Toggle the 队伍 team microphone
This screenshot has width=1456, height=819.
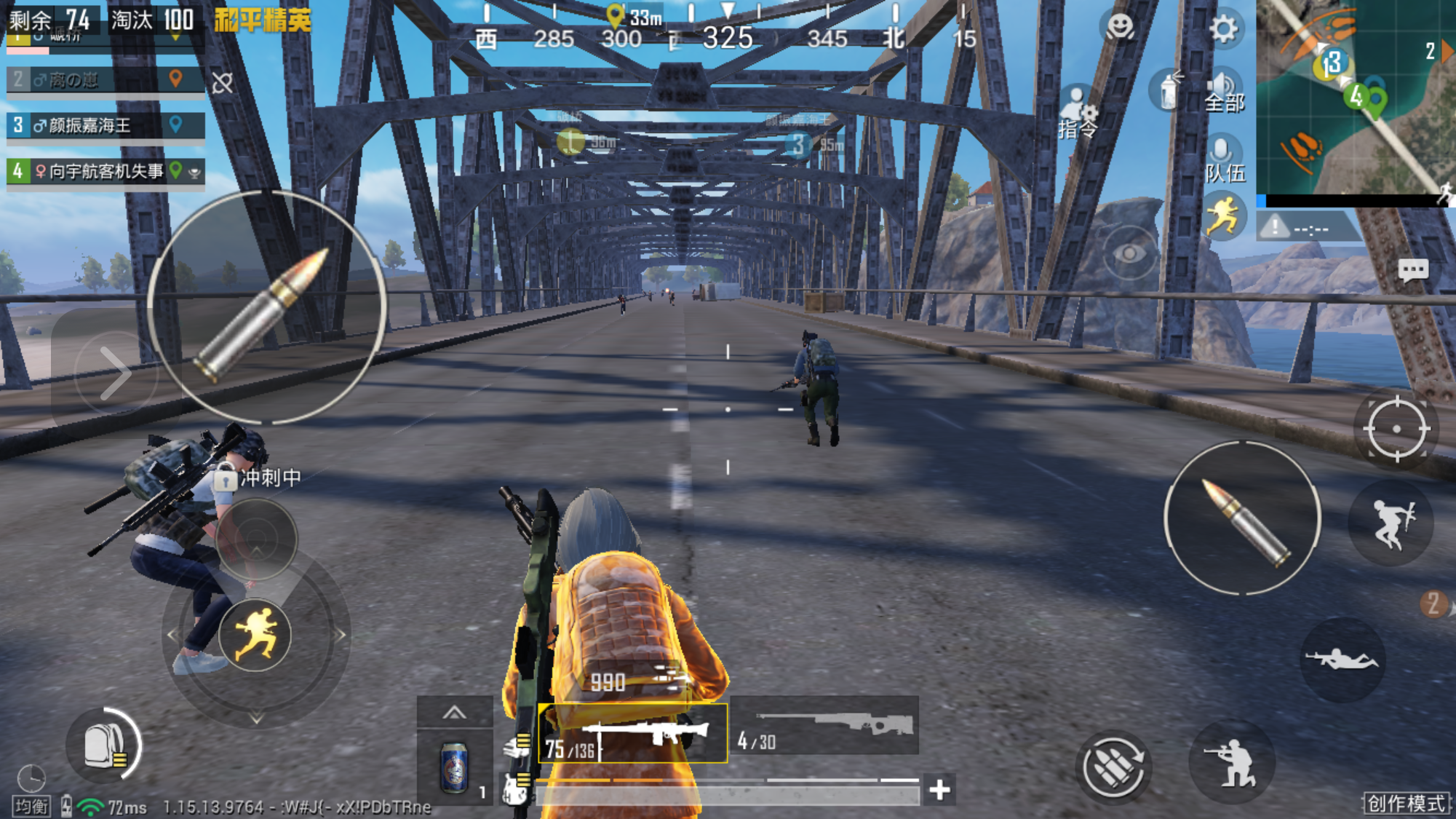pos(1224,160)
